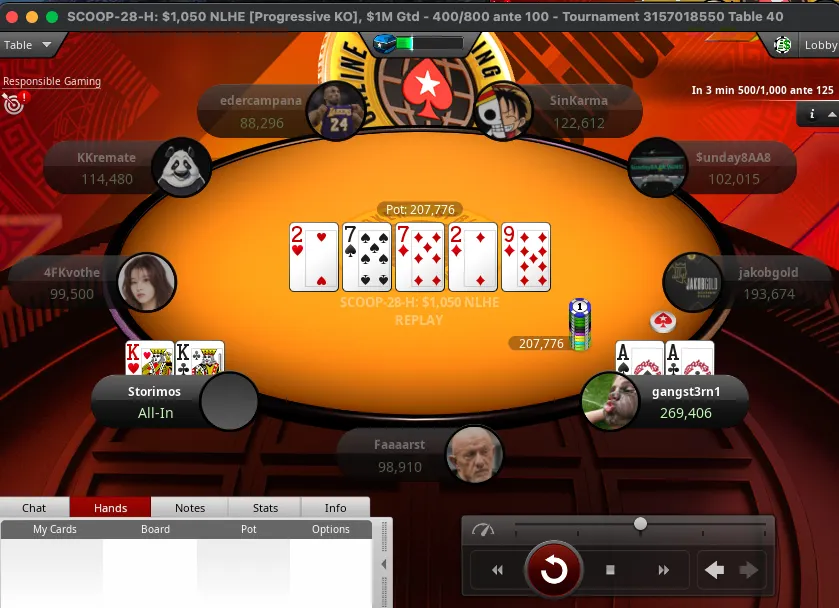Open the Table dropdown menu

pos(30,45)
